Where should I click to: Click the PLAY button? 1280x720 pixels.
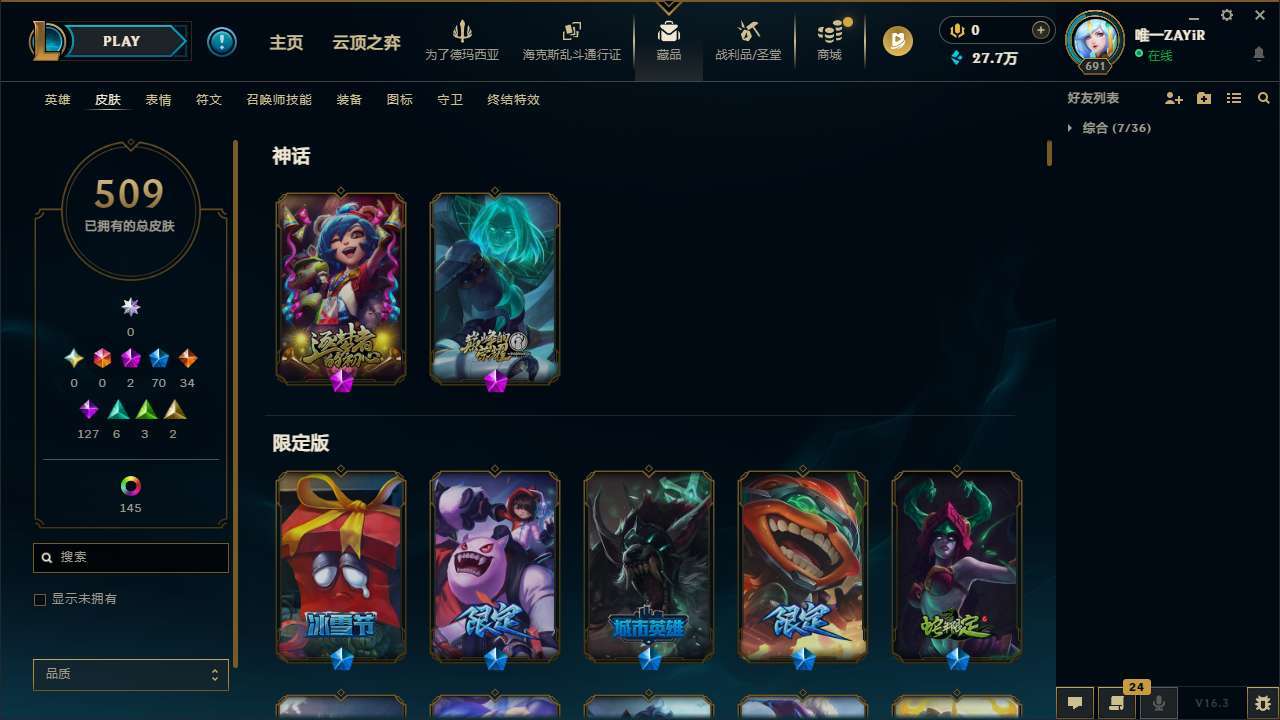[120, 41]
